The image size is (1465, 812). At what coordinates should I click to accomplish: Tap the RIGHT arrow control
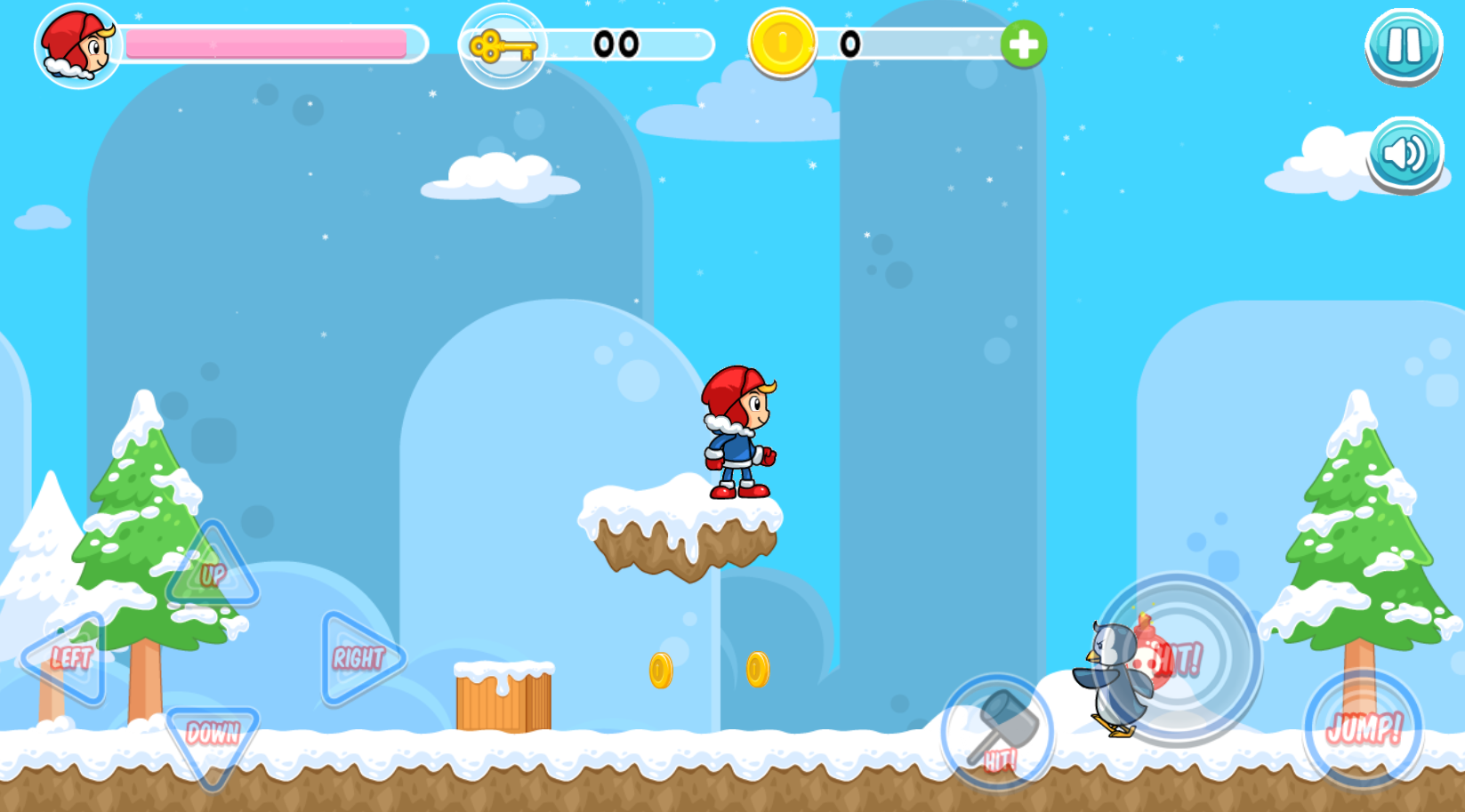click(x=358, y=658)
